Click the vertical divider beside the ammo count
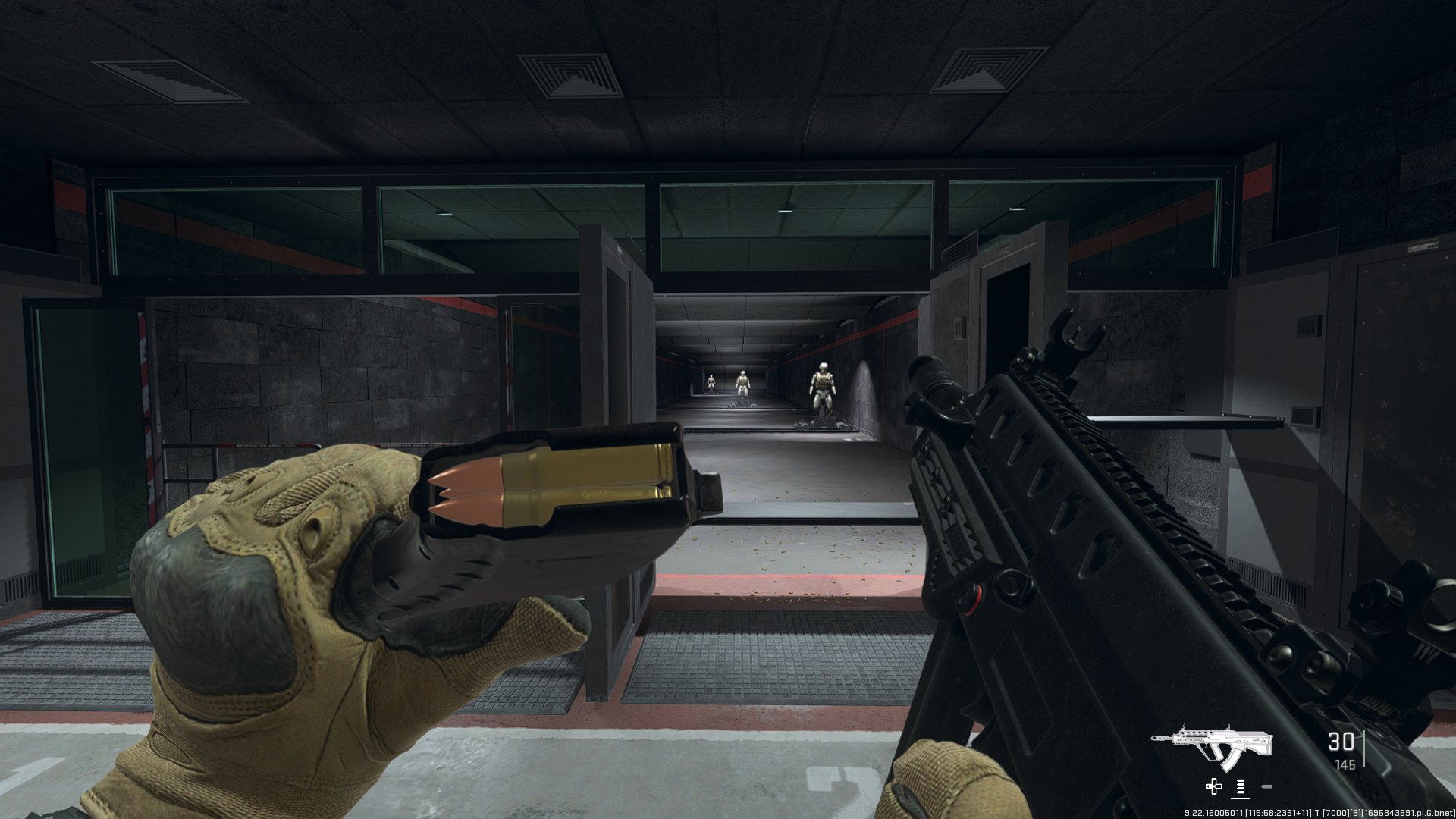Screen dimensions: 1456x819 tap(1365, 747)
